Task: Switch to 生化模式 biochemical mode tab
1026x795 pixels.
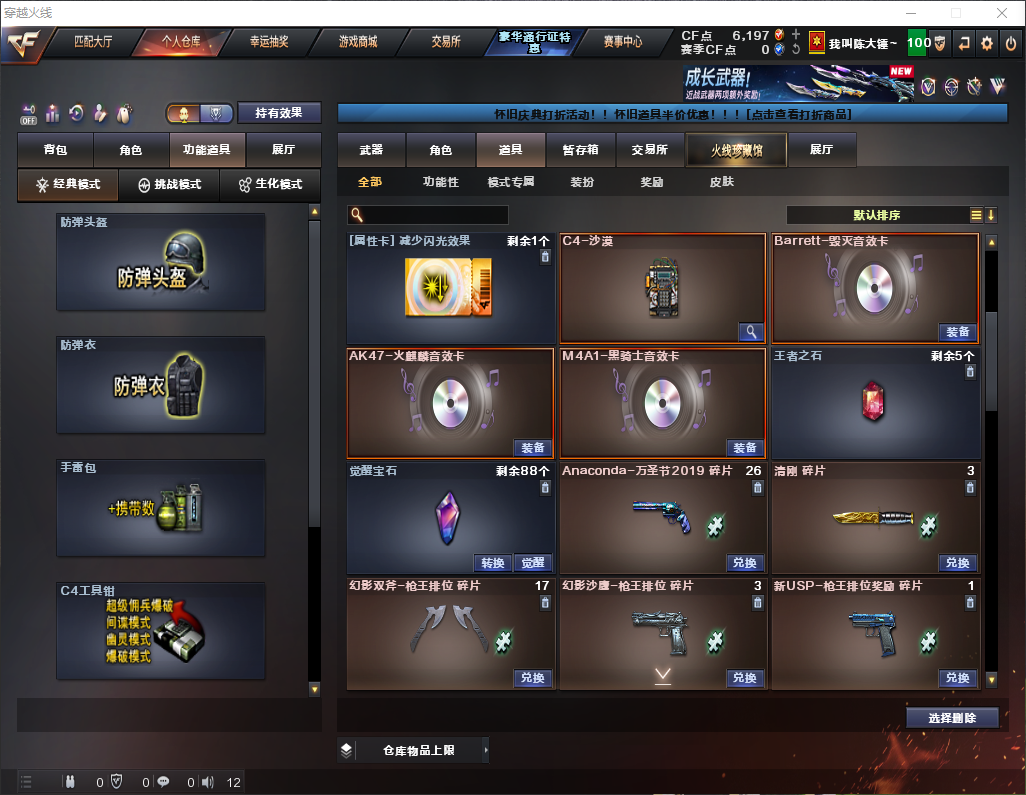Action: [x=270, y=185]
